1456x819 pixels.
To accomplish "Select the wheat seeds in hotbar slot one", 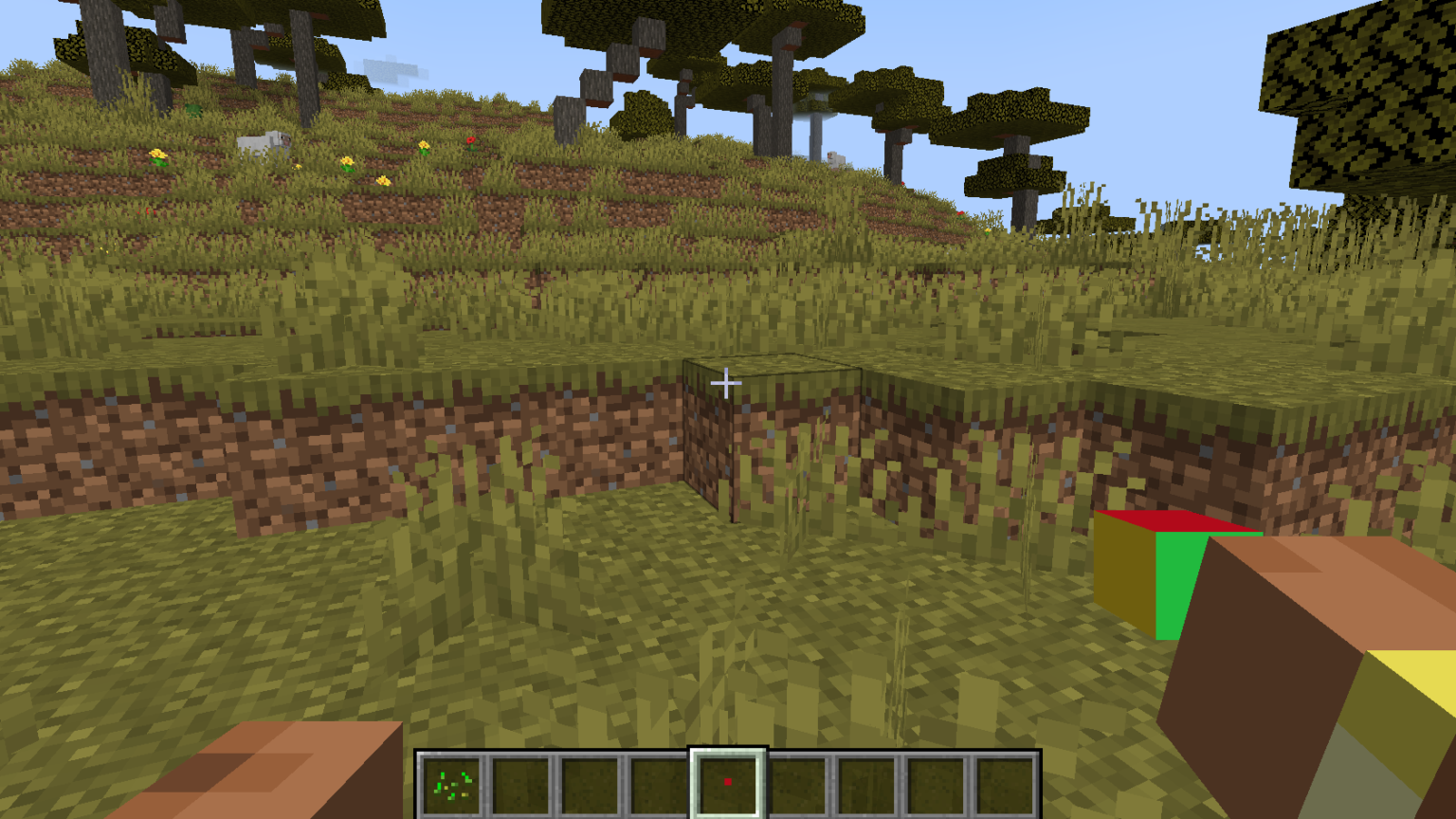I will coord(451,781).
